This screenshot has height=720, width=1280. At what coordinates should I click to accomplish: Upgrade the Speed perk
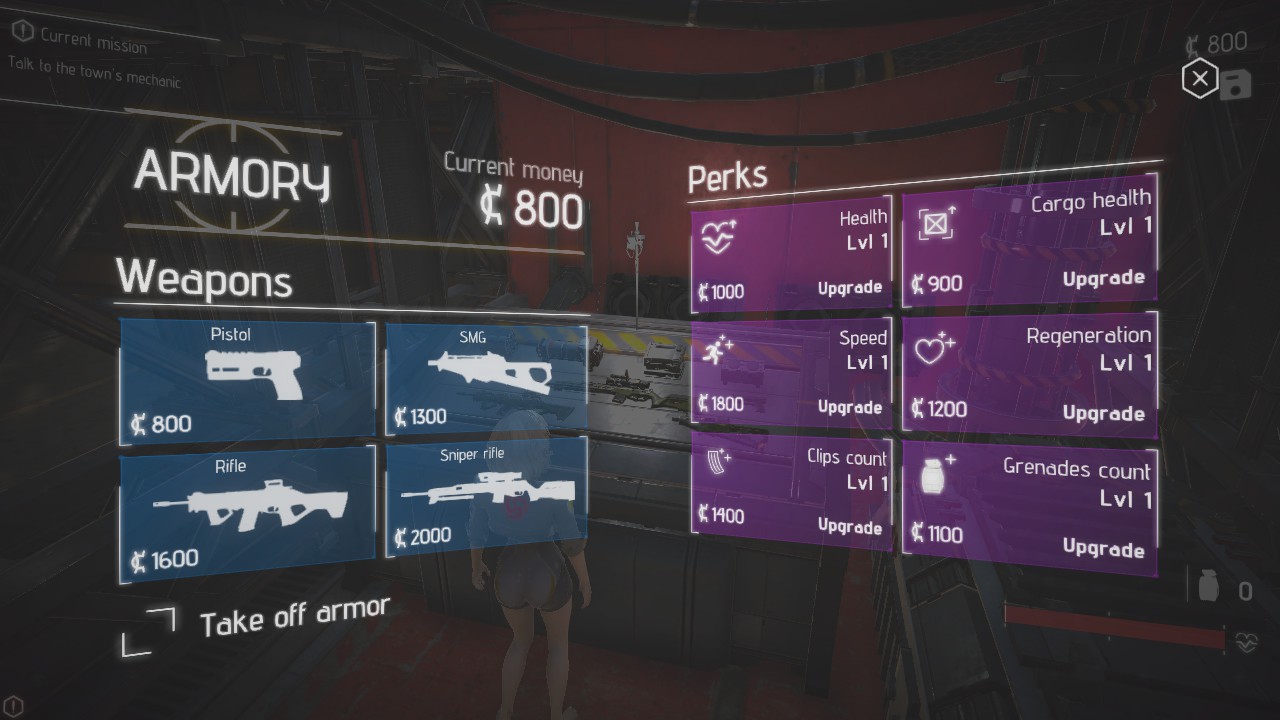click(849, 407)
